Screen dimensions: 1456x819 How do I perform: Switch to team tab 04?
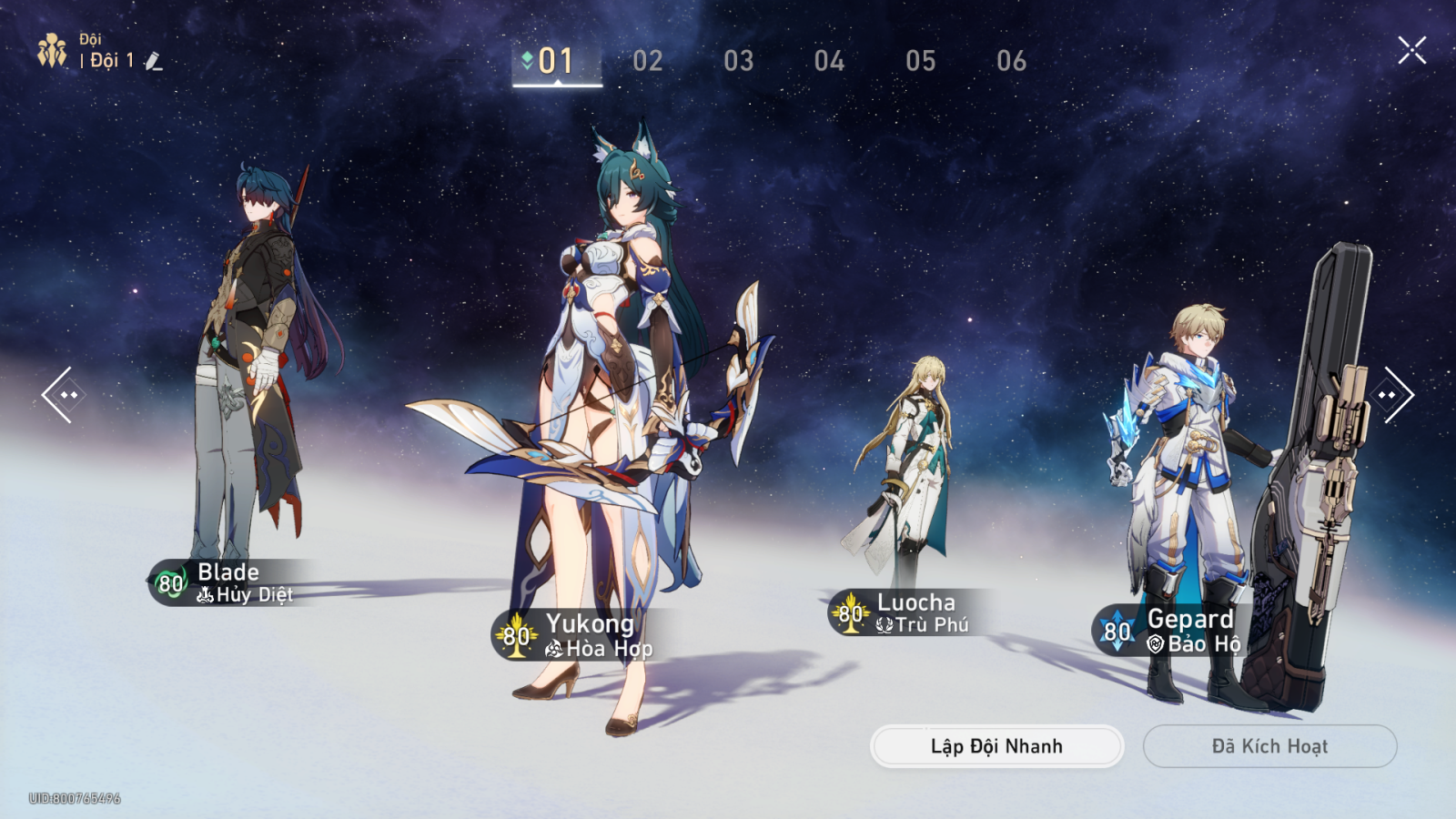[829, 61]
